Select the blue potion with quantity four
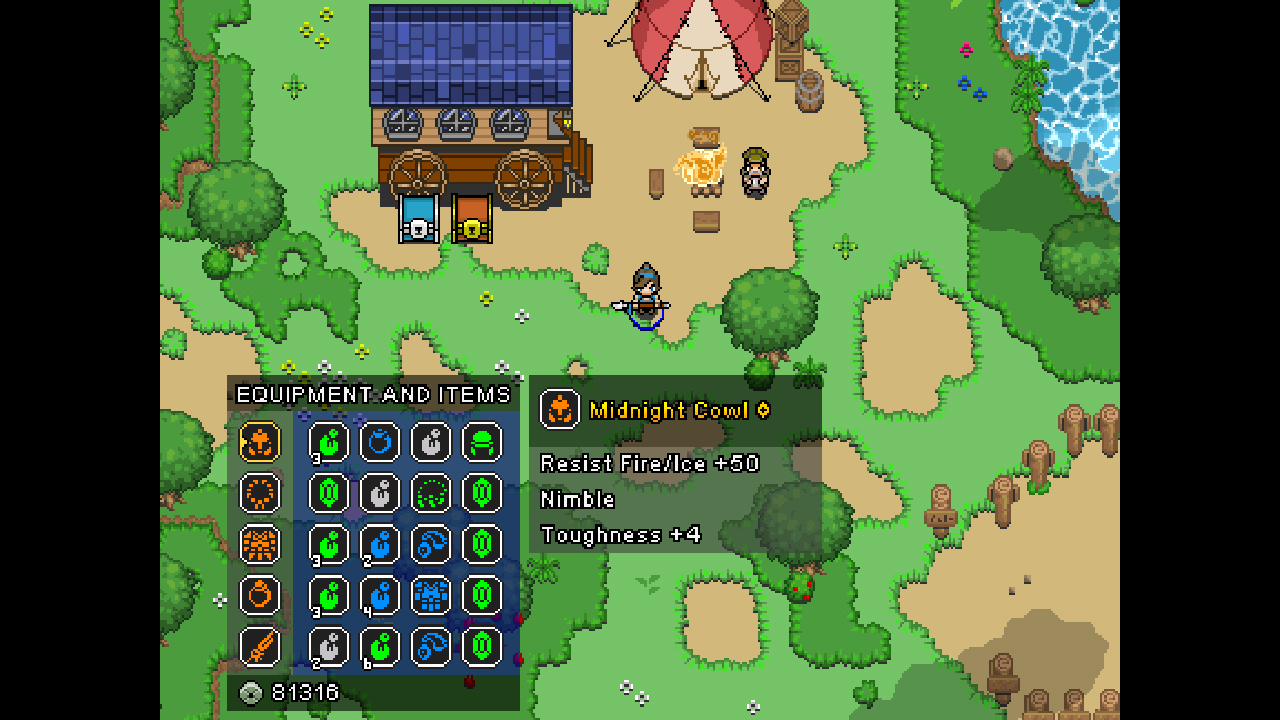The height and width of the screenshot is (720, 1280). [380, 596]
